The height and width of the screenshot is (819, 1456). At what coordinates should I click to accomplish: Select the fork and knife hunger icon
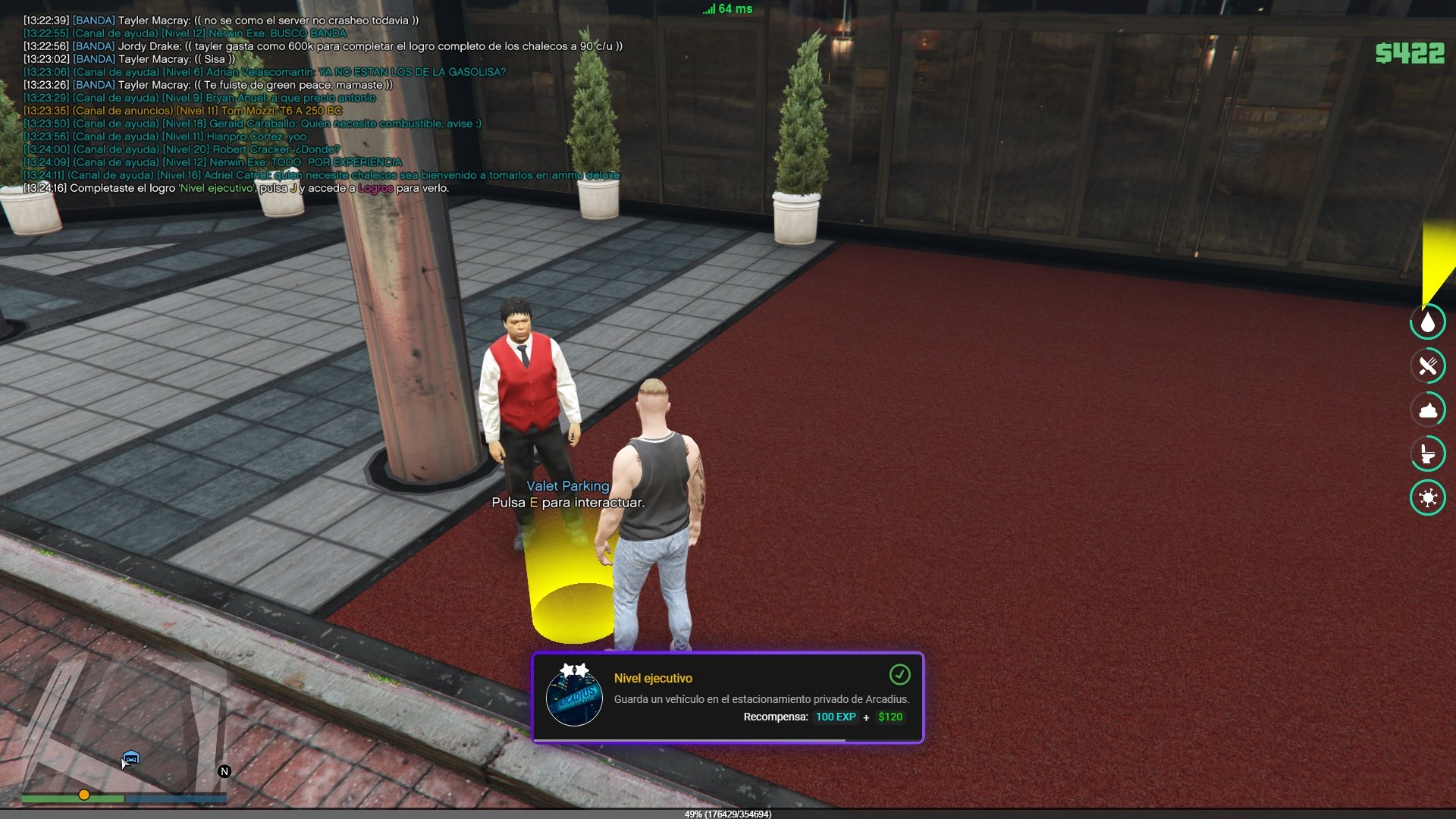(1428, 366)
